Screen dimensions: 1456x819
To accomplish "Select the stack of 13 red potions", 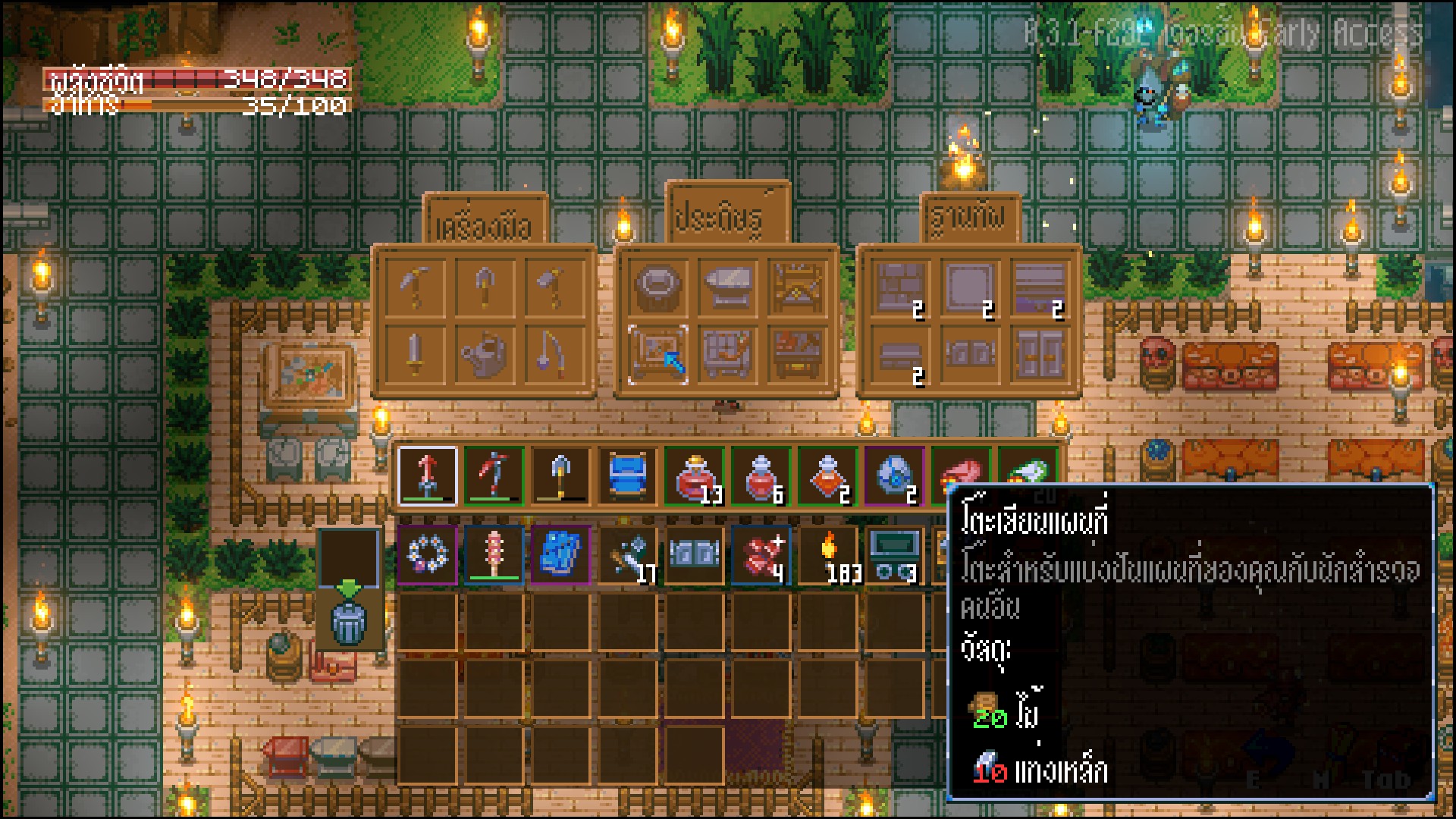I will pyautogui.click(x=695, y=476).
